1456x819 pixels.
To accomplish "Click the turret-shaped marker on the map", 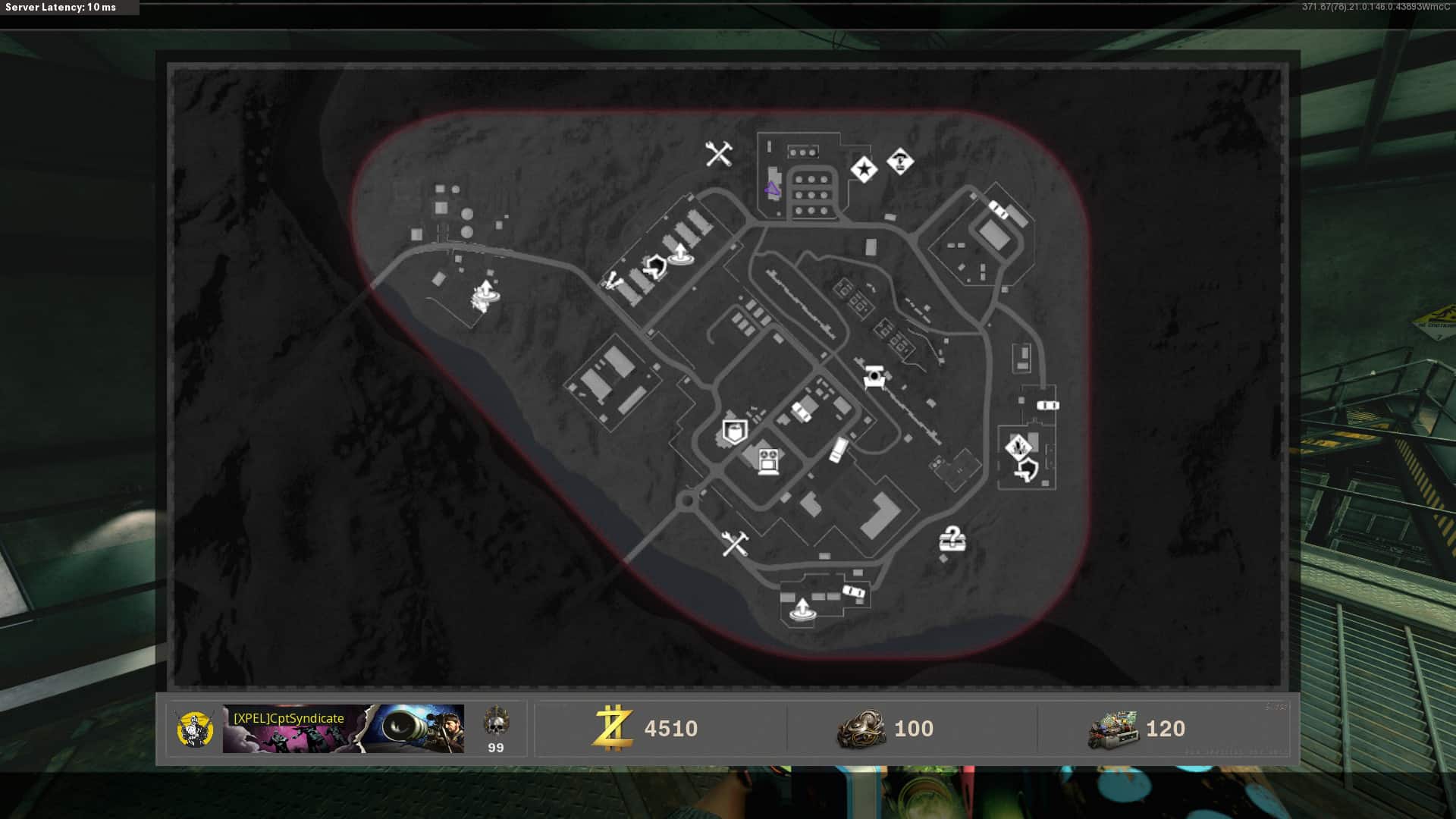I will tap(874, 376).
